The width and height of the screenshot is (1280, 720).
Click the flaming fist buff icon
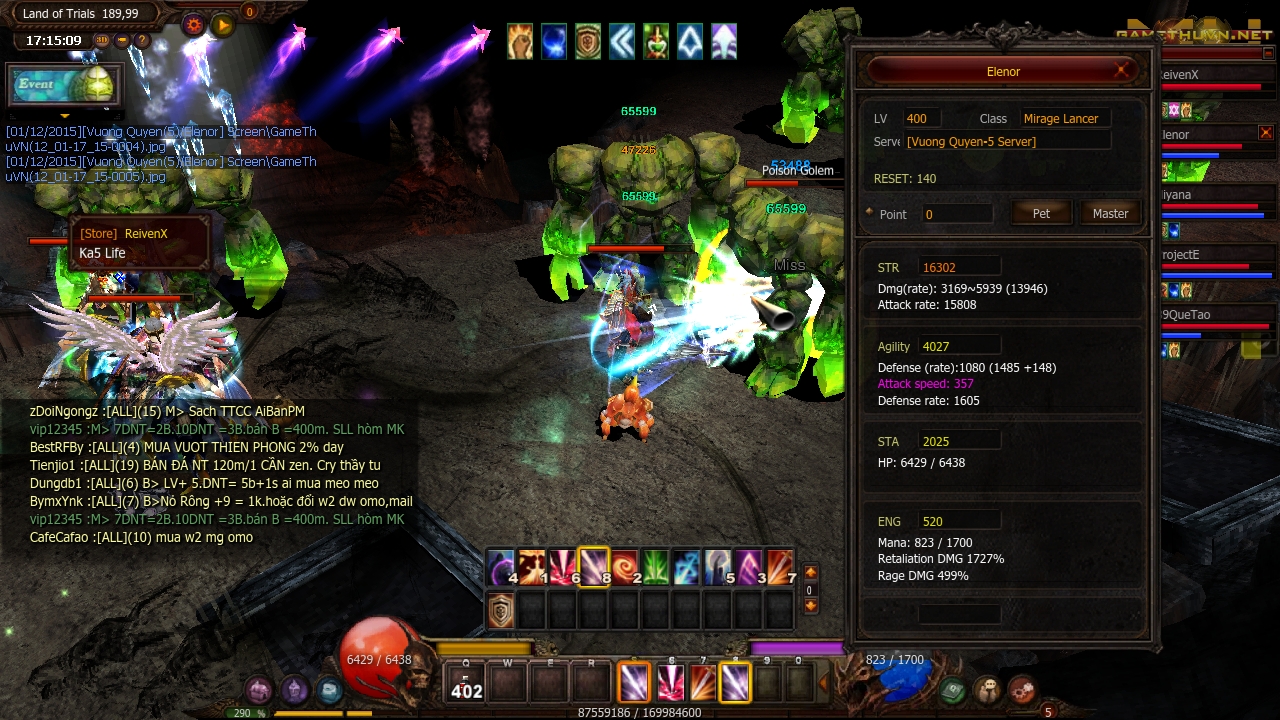[519, 42]
